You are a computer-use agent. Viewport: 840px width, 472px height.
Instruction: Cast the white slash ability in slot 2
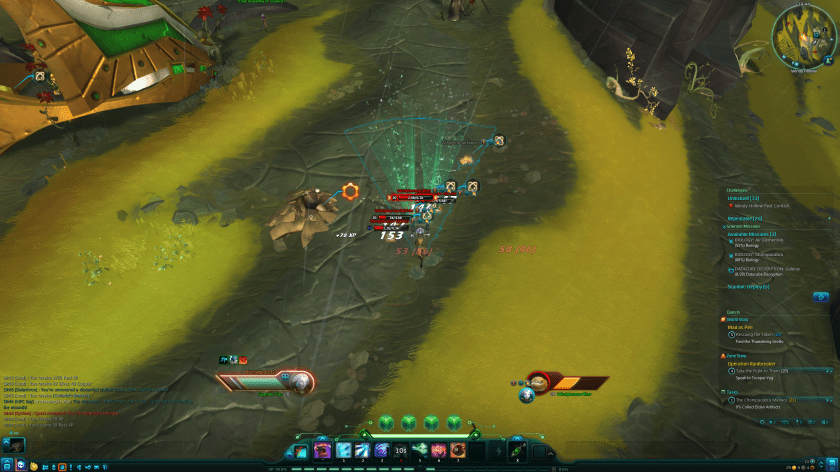tap(363, 451)
